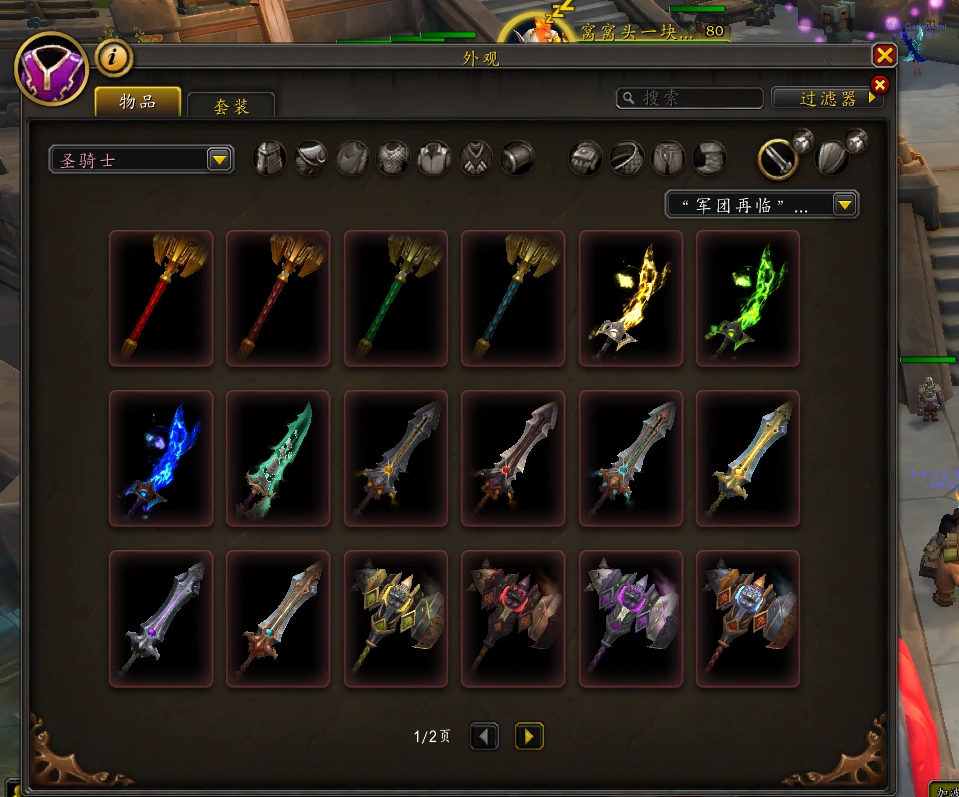The height and width of the screenshot is (797, 959).
Task: Switch to the 套装 (Sets) tab
Action: click(231, 105)
